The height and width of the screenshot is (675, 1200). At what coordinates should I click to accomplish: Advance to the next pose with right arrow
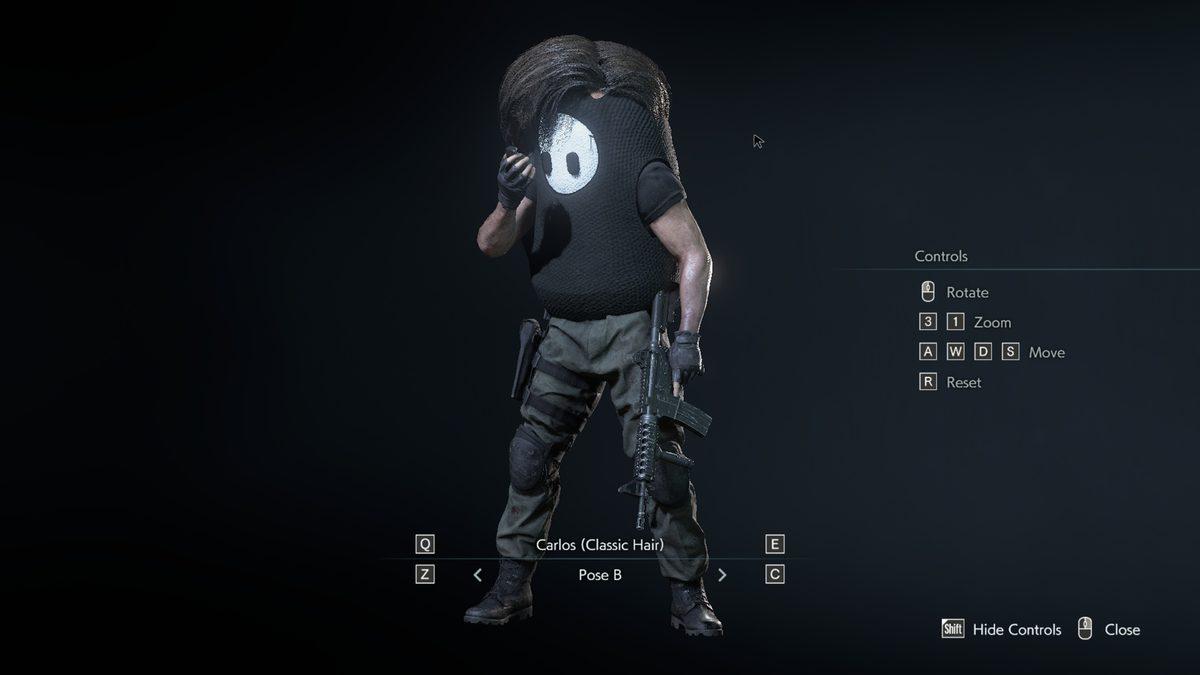point(722,575)
